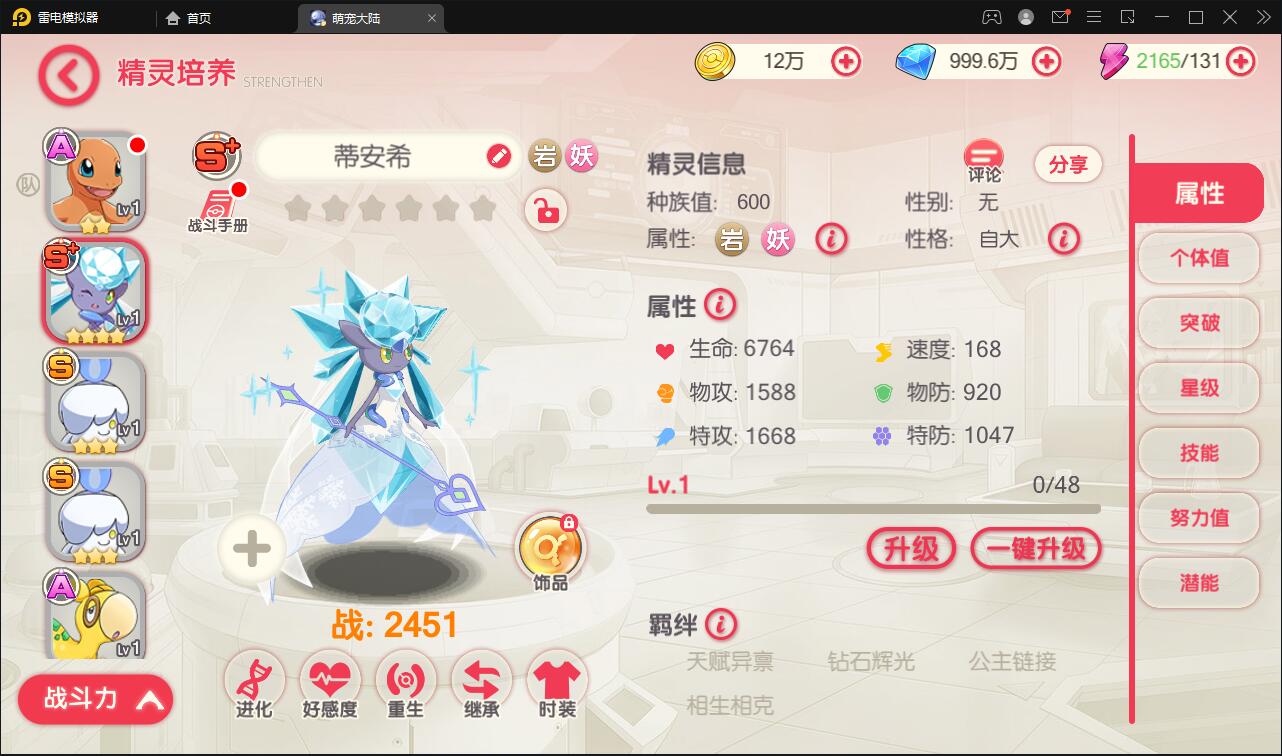
Task: Switch to the 个体值 tab
Action: [1198, 258]
